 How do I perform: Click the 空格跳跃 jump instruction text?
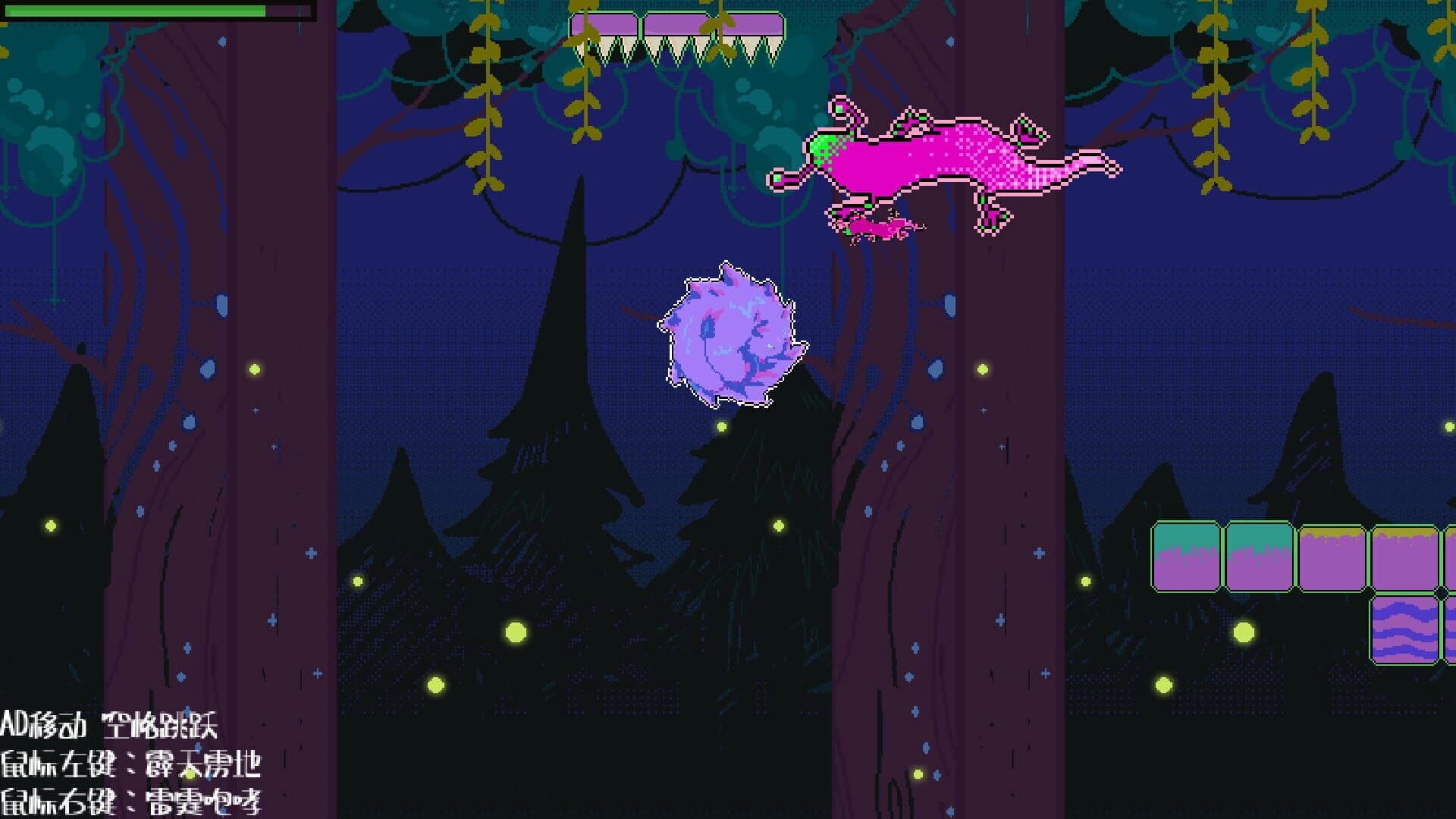pyautogui.click(x=163, y=724)
